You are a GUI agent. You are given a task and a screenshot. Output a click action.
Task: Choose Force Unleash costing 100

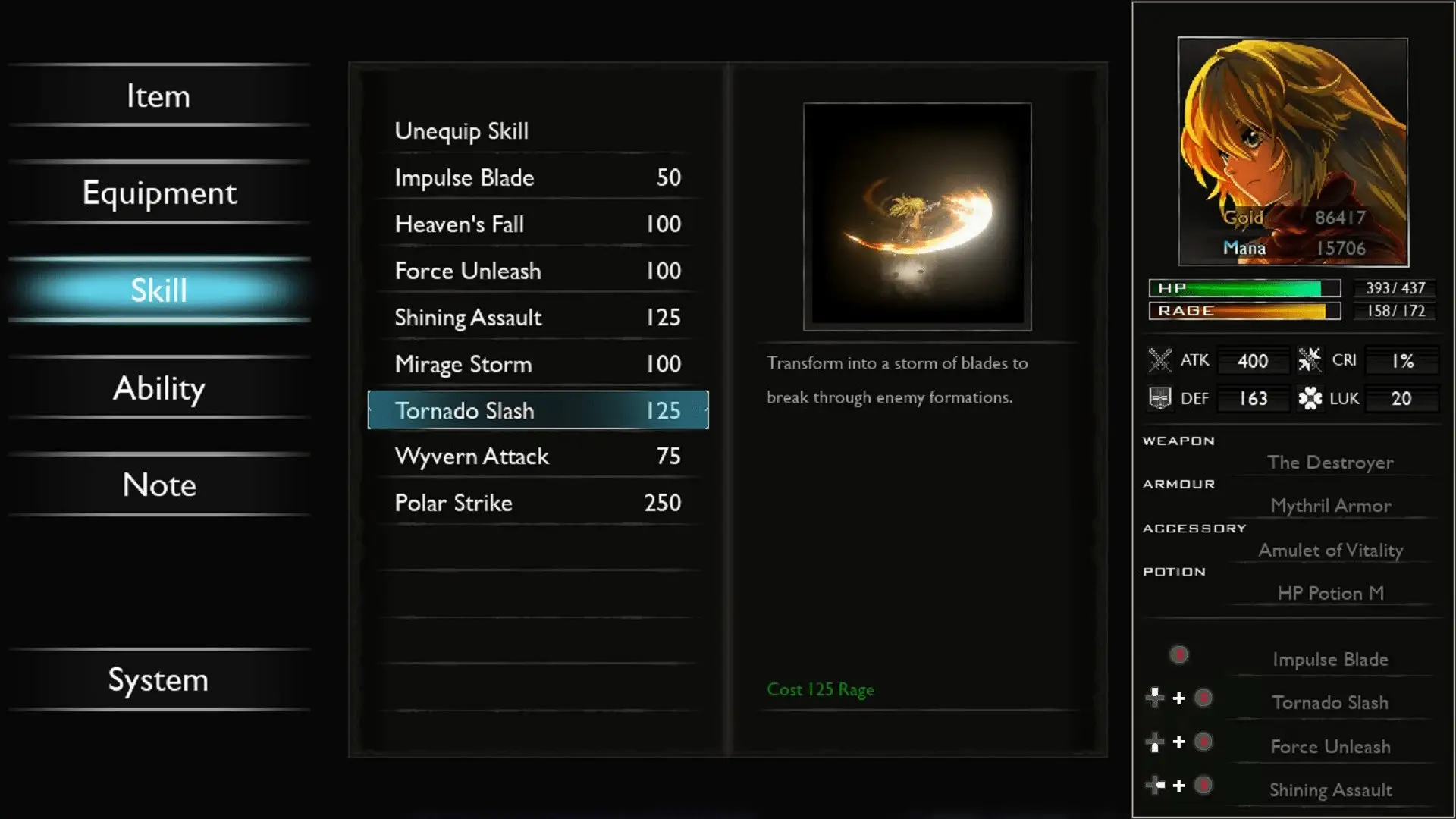(537, 271)
